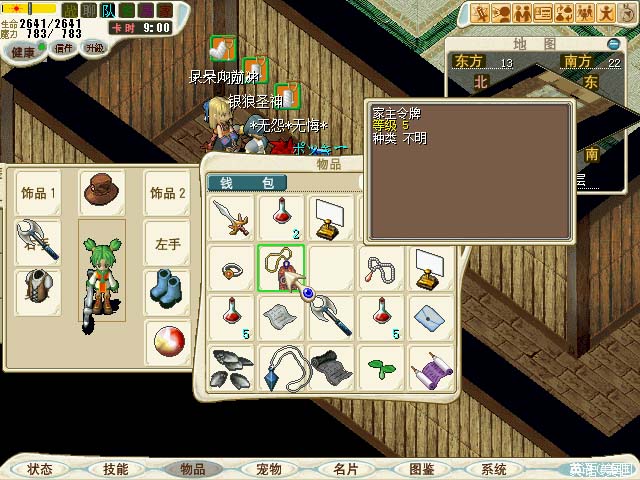Minimize the 地图 map panel
The height and width of the screenshot is (480, 640).
(613, 44)
